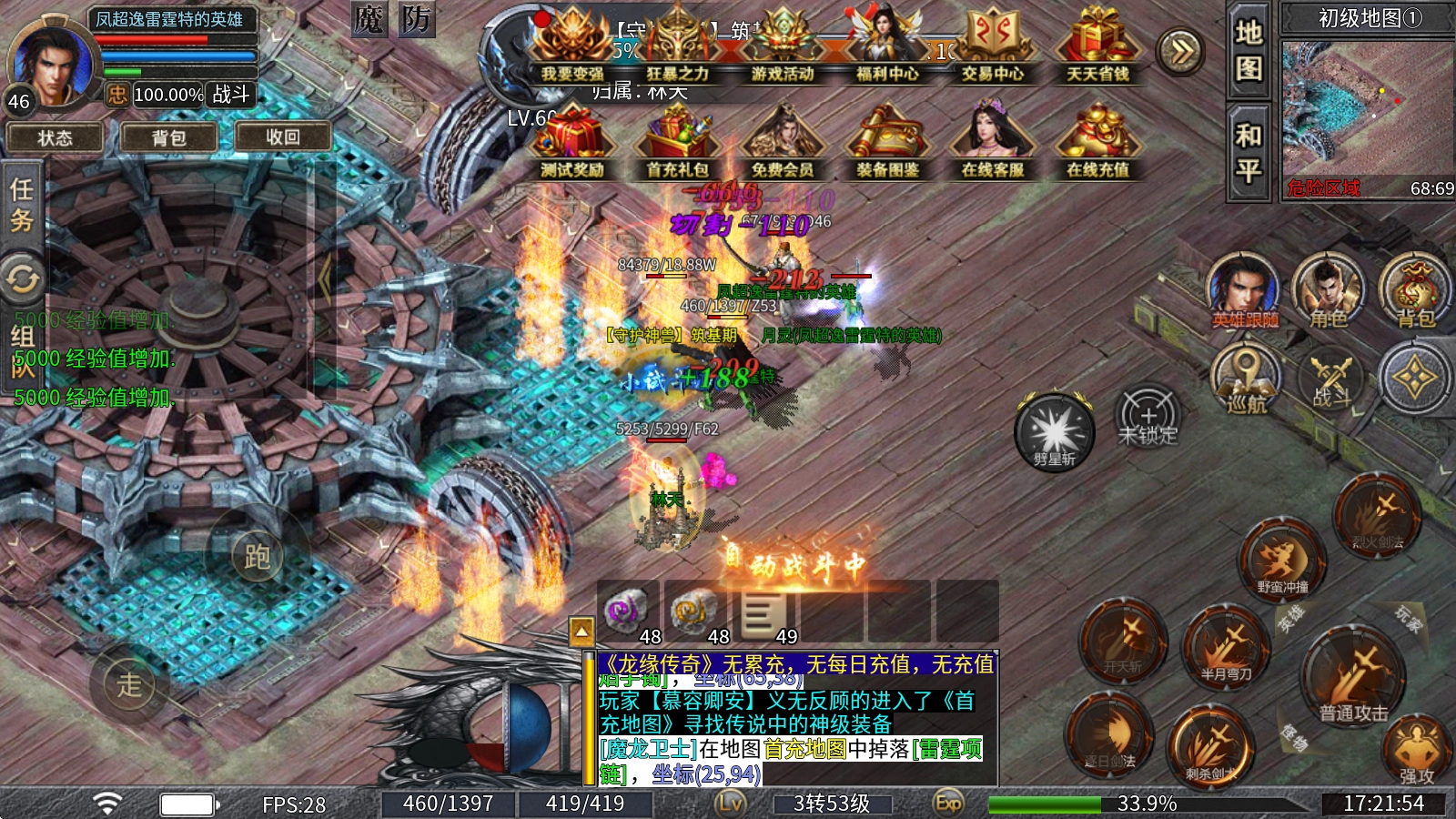Open the 任务 quest tab
This screenshot has height=819, width=1456.
pos(22,205)
